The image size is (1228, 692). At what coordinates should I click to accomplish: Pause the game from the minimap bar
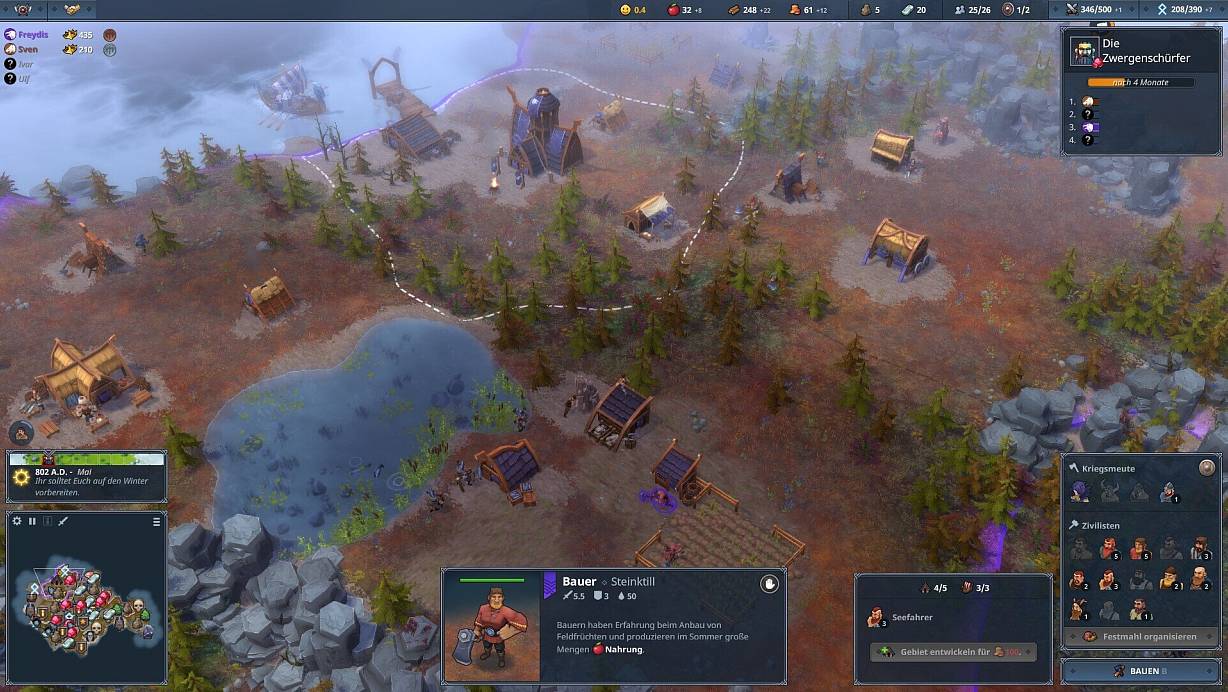tap(32, 521)
